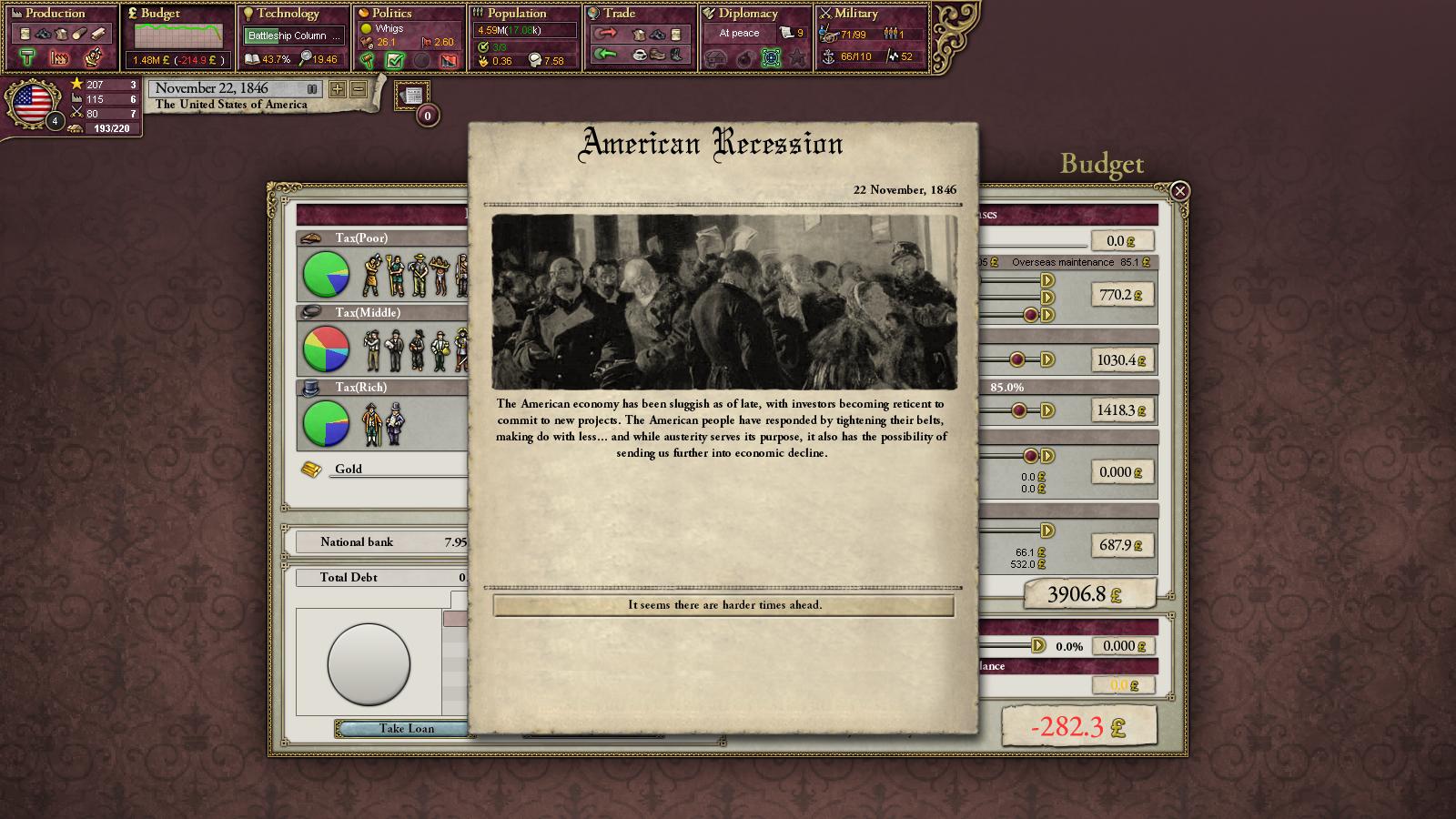
Task: Decrease game speed with minus button
Action: pyautogui.click(x=359, y=89)
